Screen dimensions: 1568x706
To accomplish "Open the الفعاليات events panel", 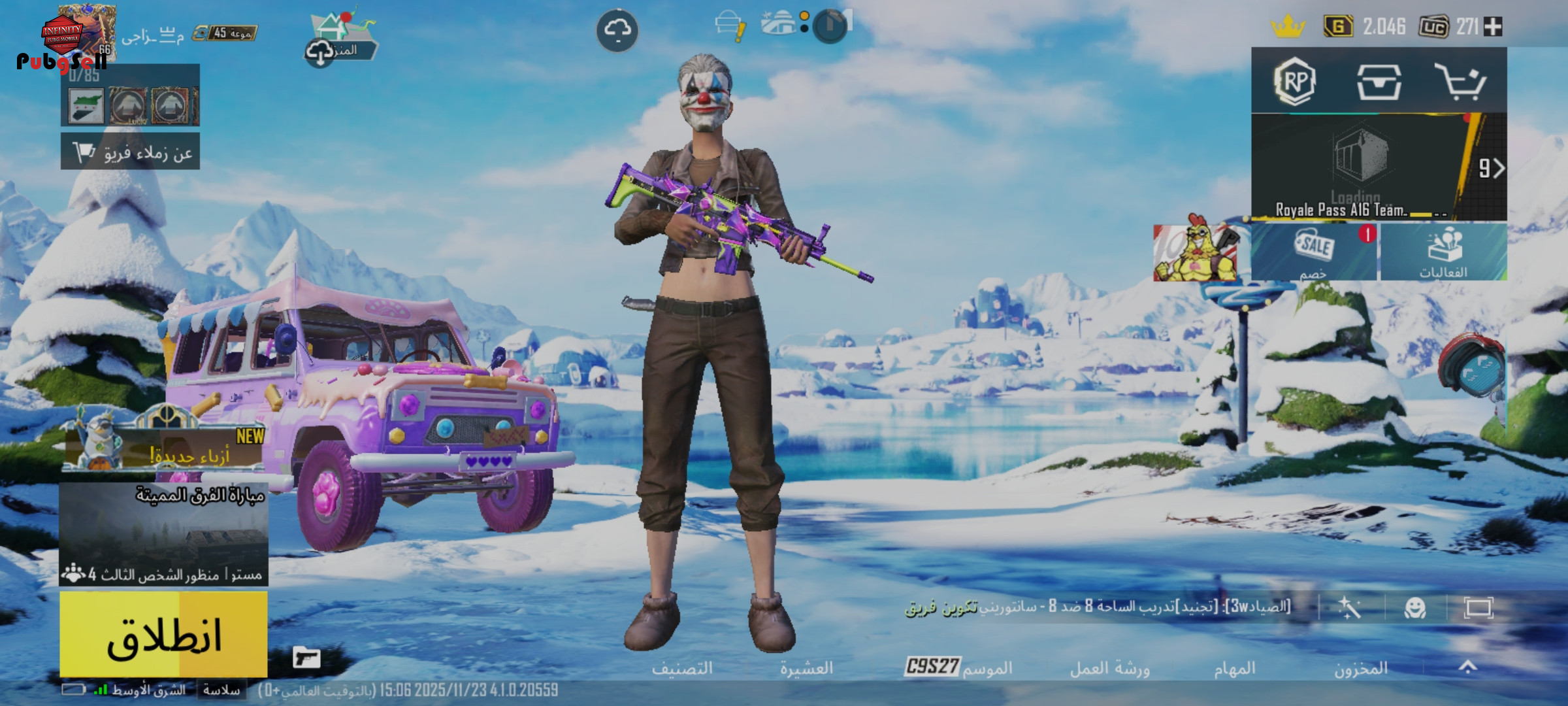I will point(1443,252).
